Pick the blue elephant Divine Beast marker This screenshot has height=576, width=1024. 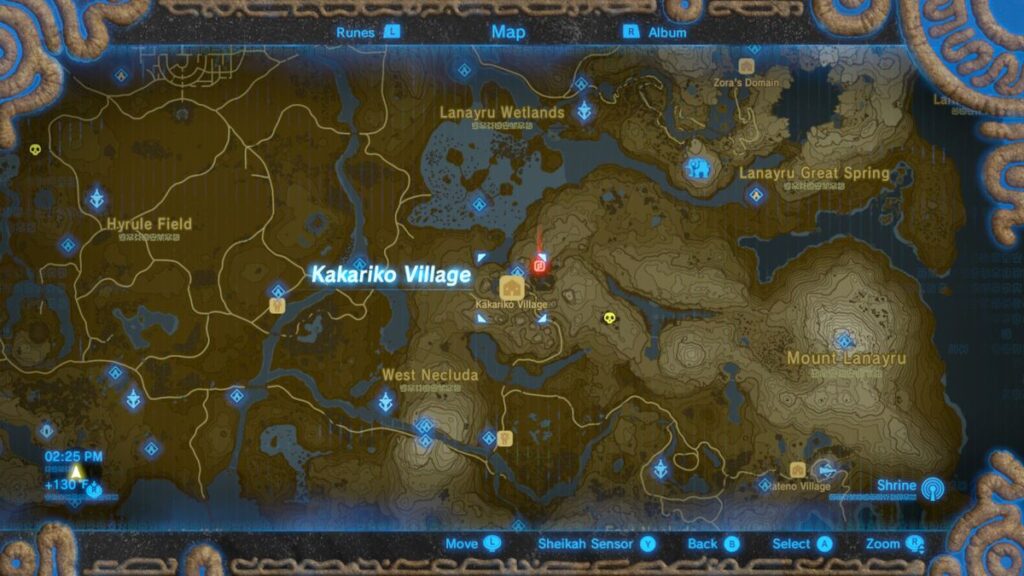click(697, 170)
